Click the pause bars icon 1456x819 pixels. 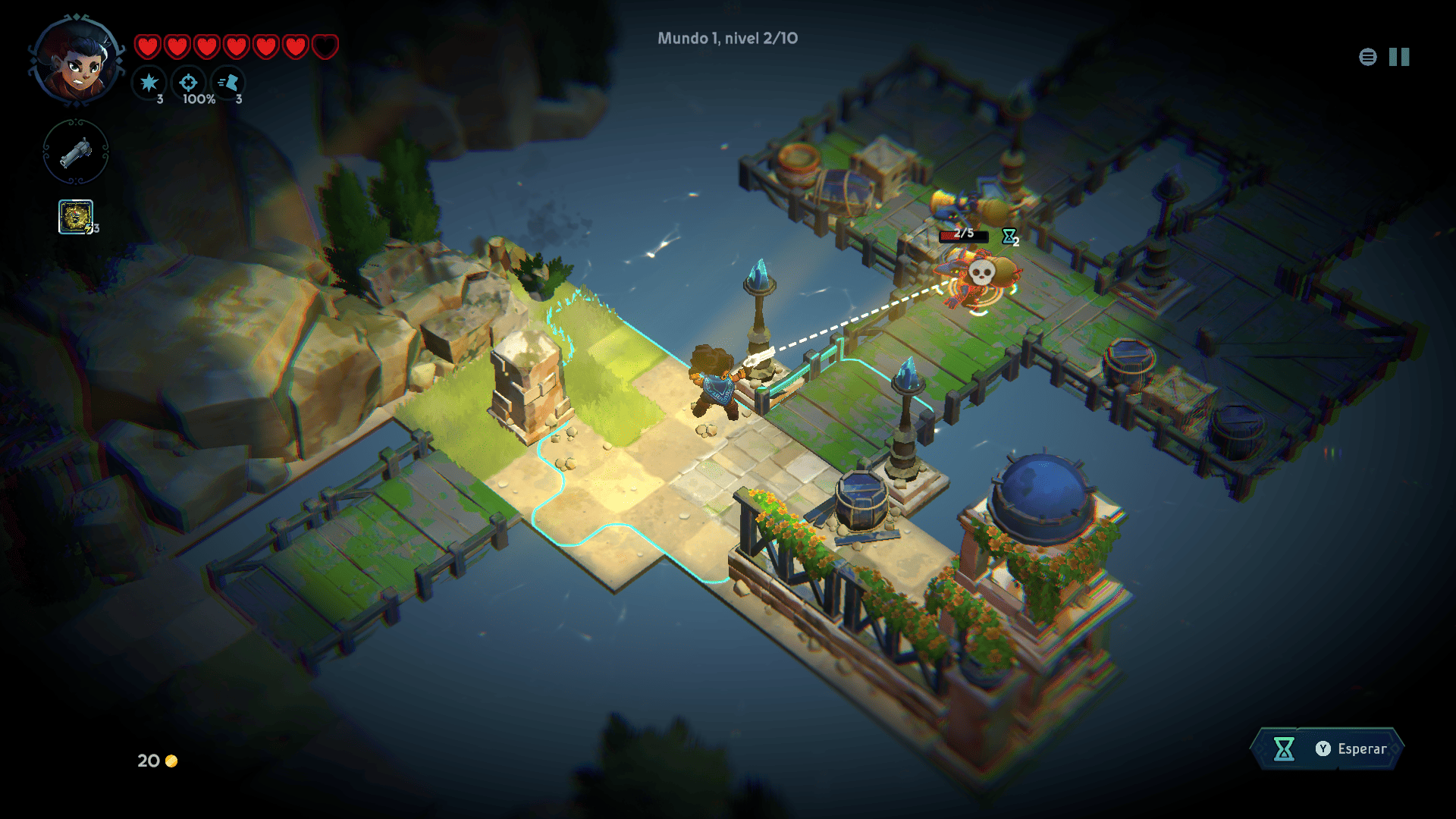coord(1399,57)
